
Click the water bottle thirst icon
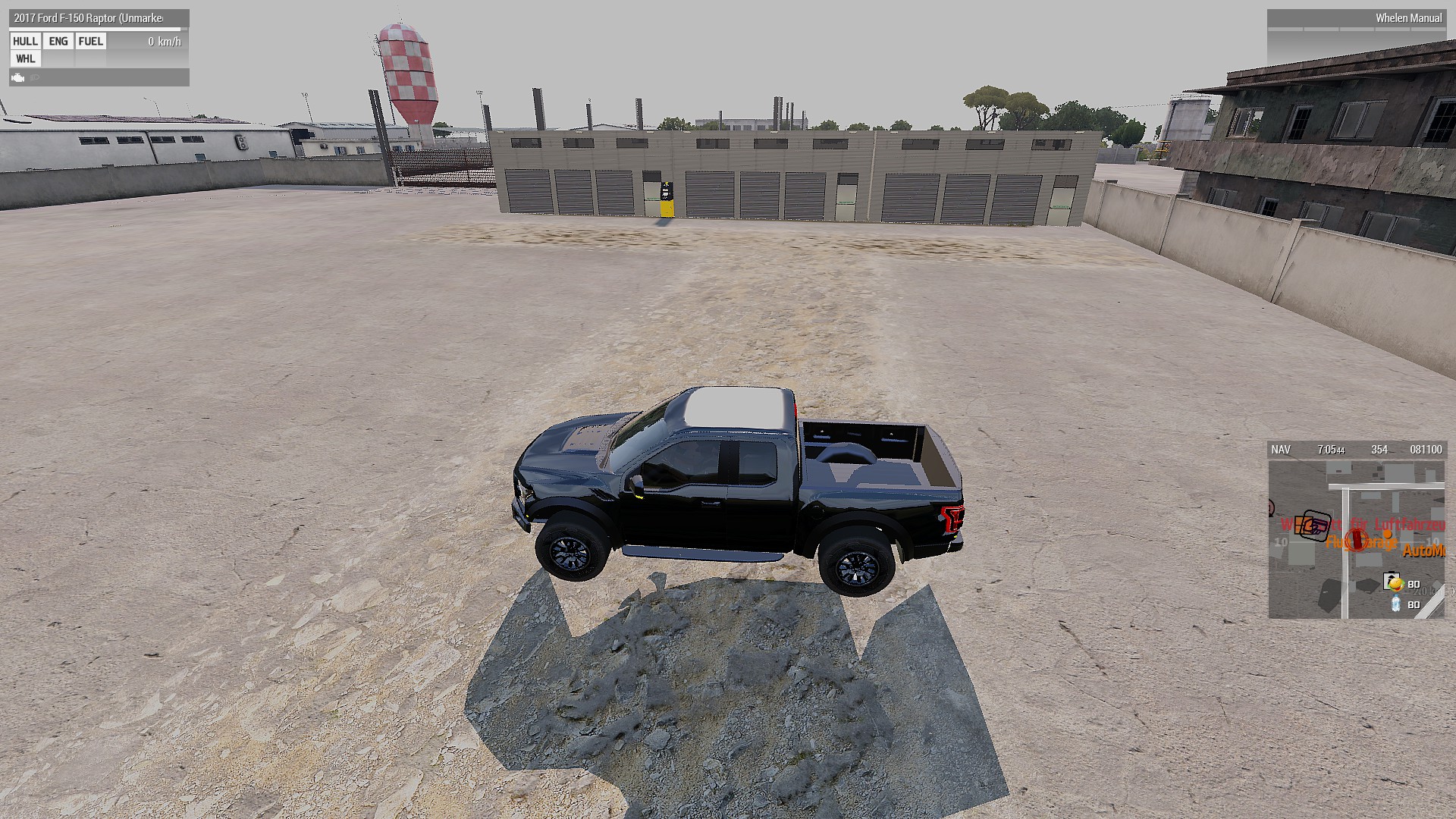click(x=1395, y=604)
